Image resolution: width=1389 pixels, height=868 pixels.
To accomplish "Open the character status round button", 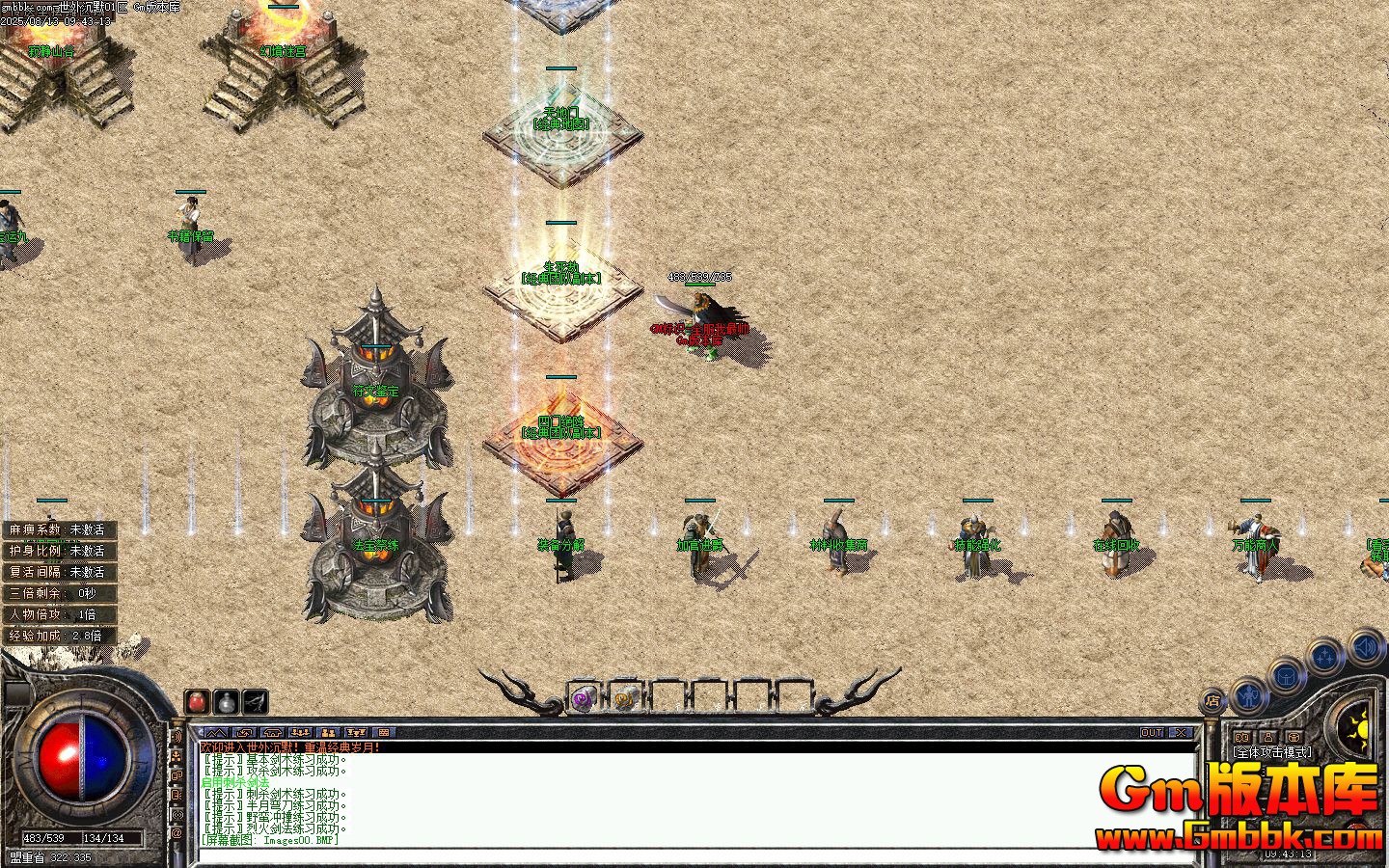I will 1249,693.
